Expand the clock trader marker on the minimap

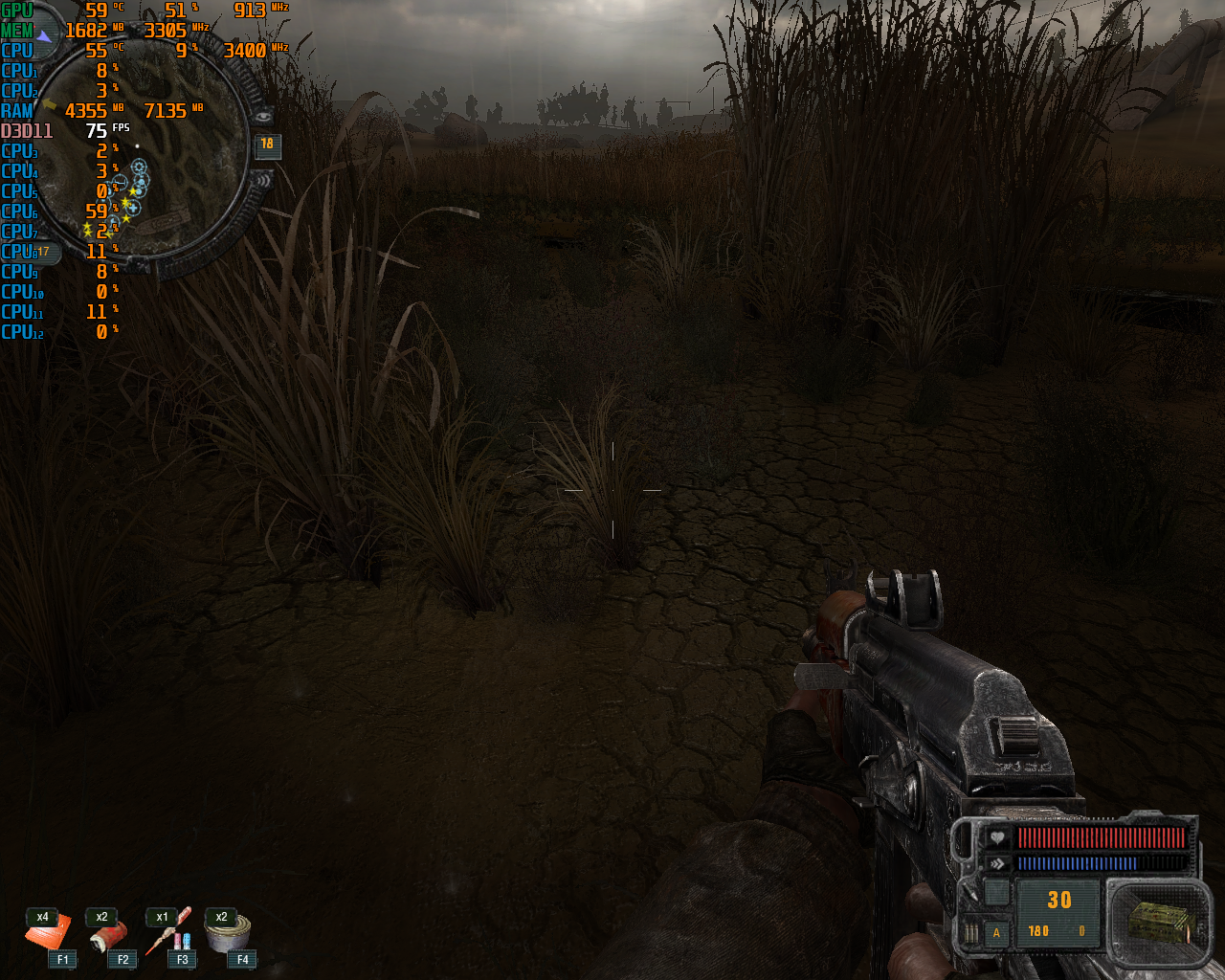(x=122, y=180)
